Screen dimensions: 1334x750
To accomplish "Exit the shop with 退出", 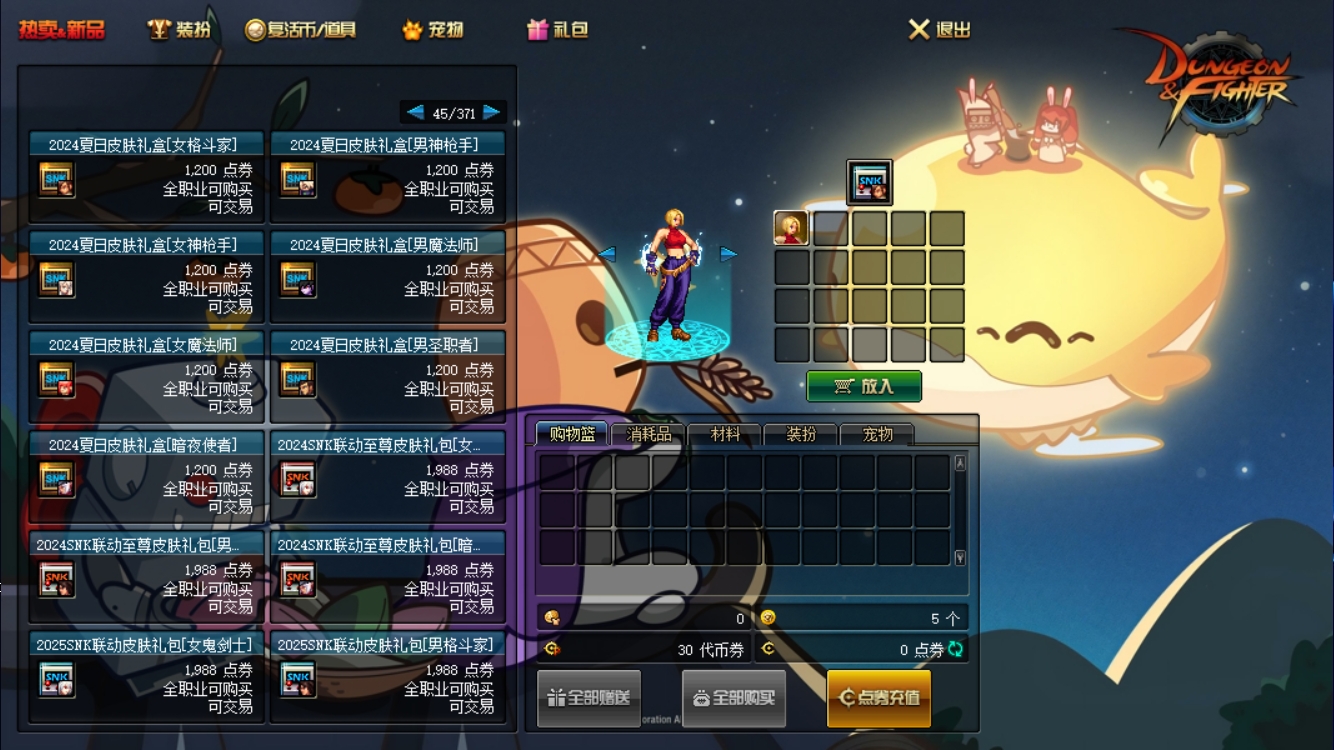I will click(940, 30).
